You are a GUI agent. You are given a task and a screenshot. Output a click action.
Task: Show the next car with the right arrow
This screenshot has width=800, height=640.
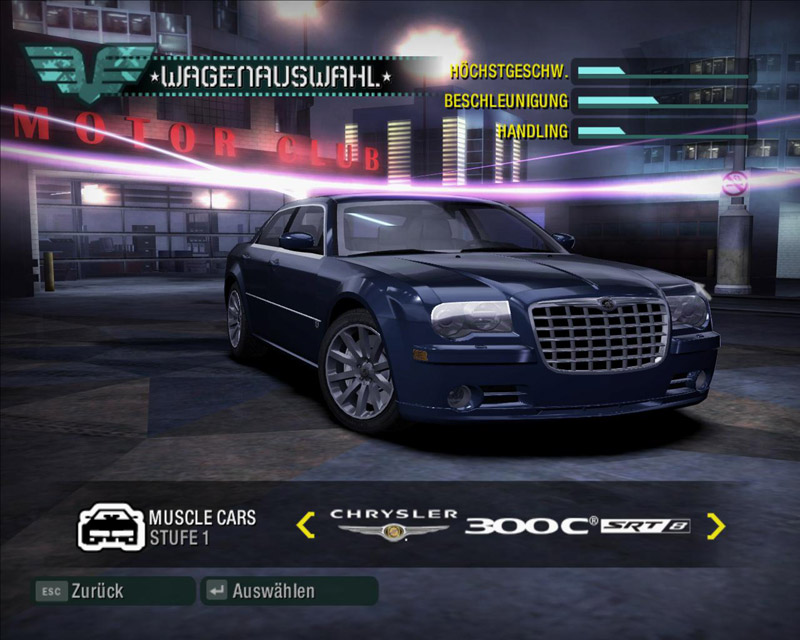pos(715,525)
